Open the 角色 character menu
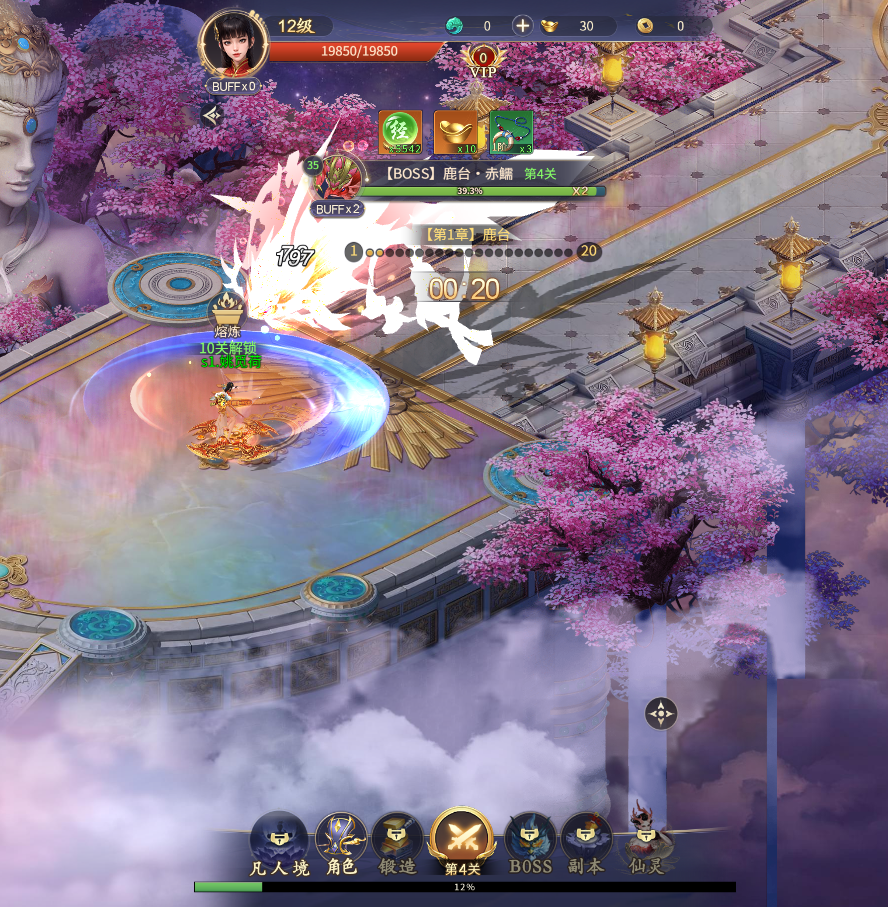 click(x=341, y=845)
